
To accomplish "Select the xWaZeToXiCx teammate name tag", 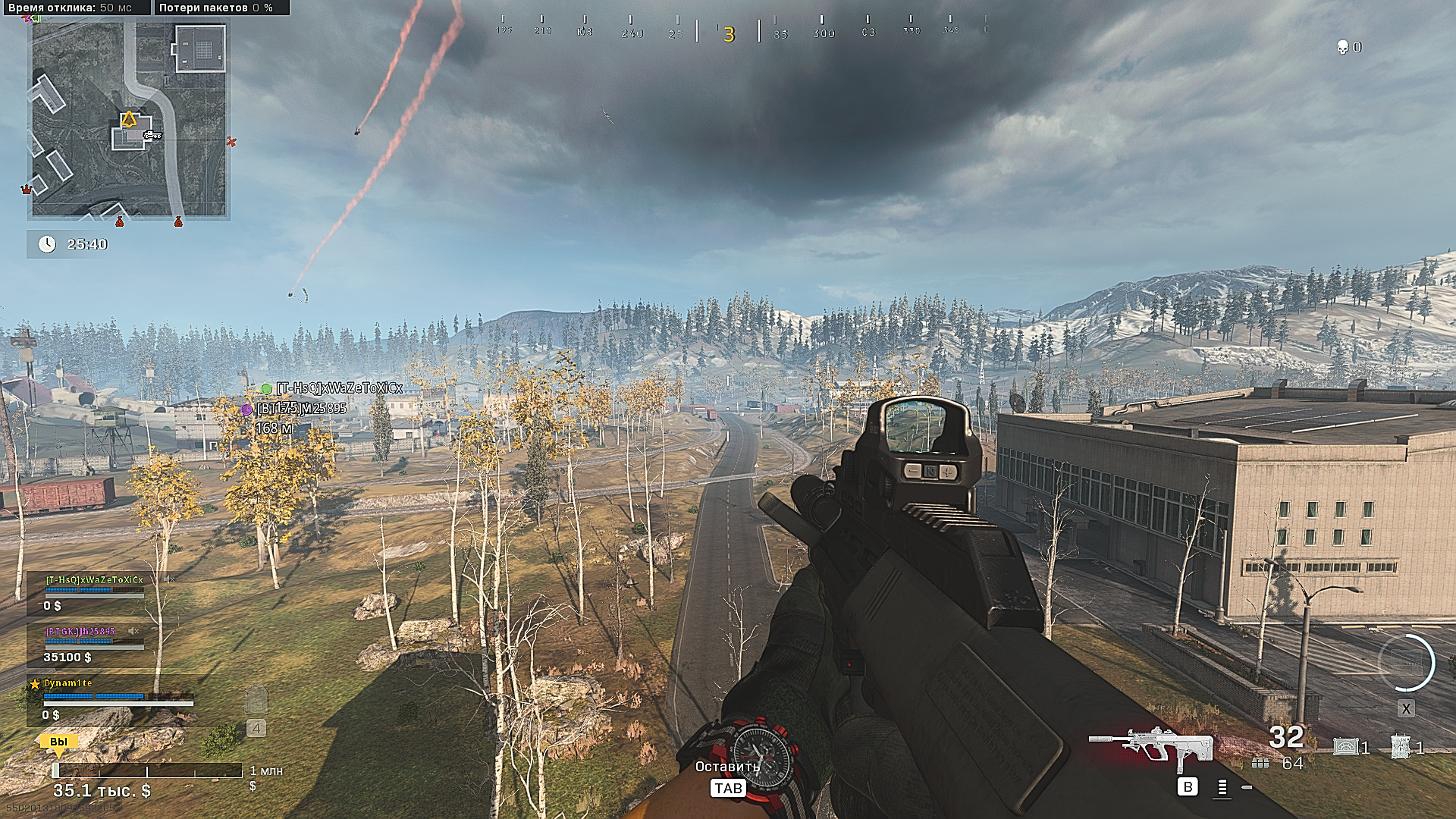I will [x=338, y=388].
